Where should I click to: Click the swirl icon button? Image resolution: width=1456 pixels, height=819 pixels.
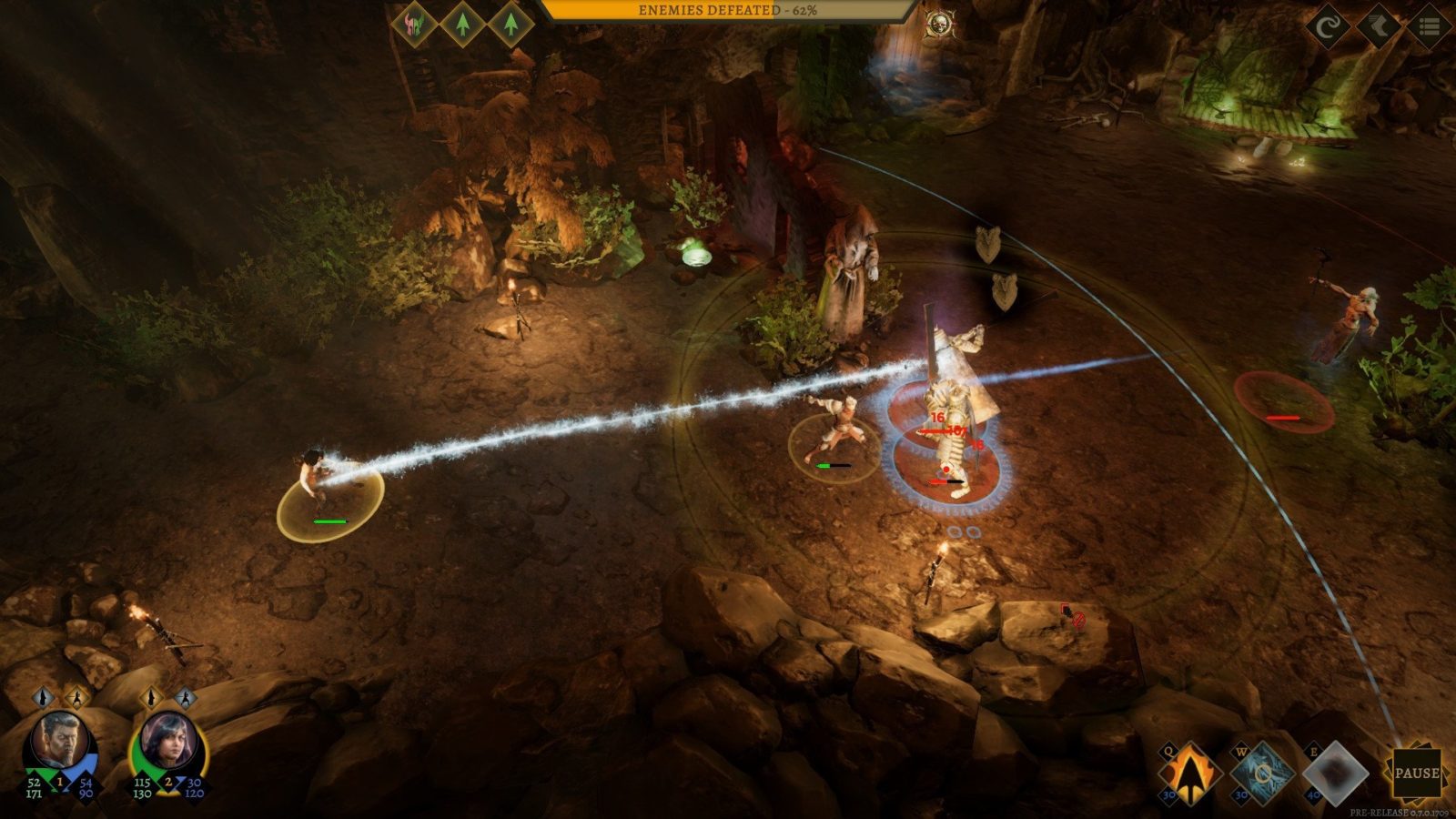click(1328, 26)
